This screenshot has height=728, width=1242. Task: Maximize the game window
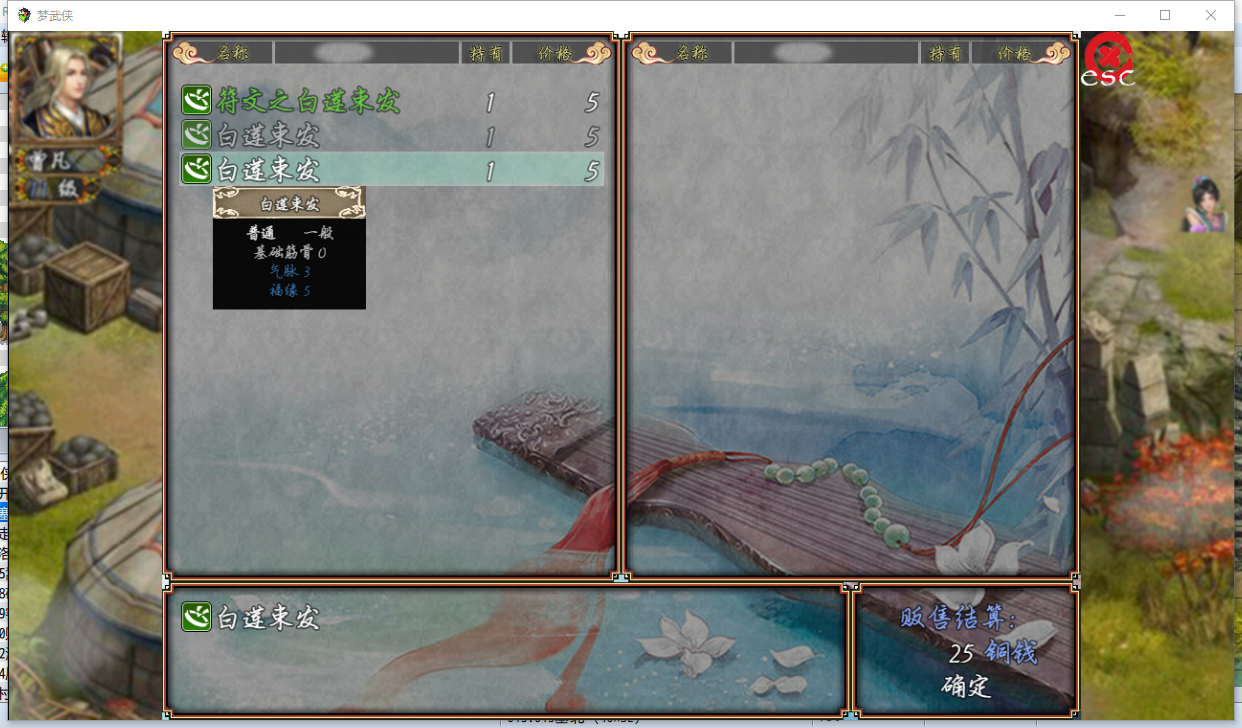pos(1165,15)
